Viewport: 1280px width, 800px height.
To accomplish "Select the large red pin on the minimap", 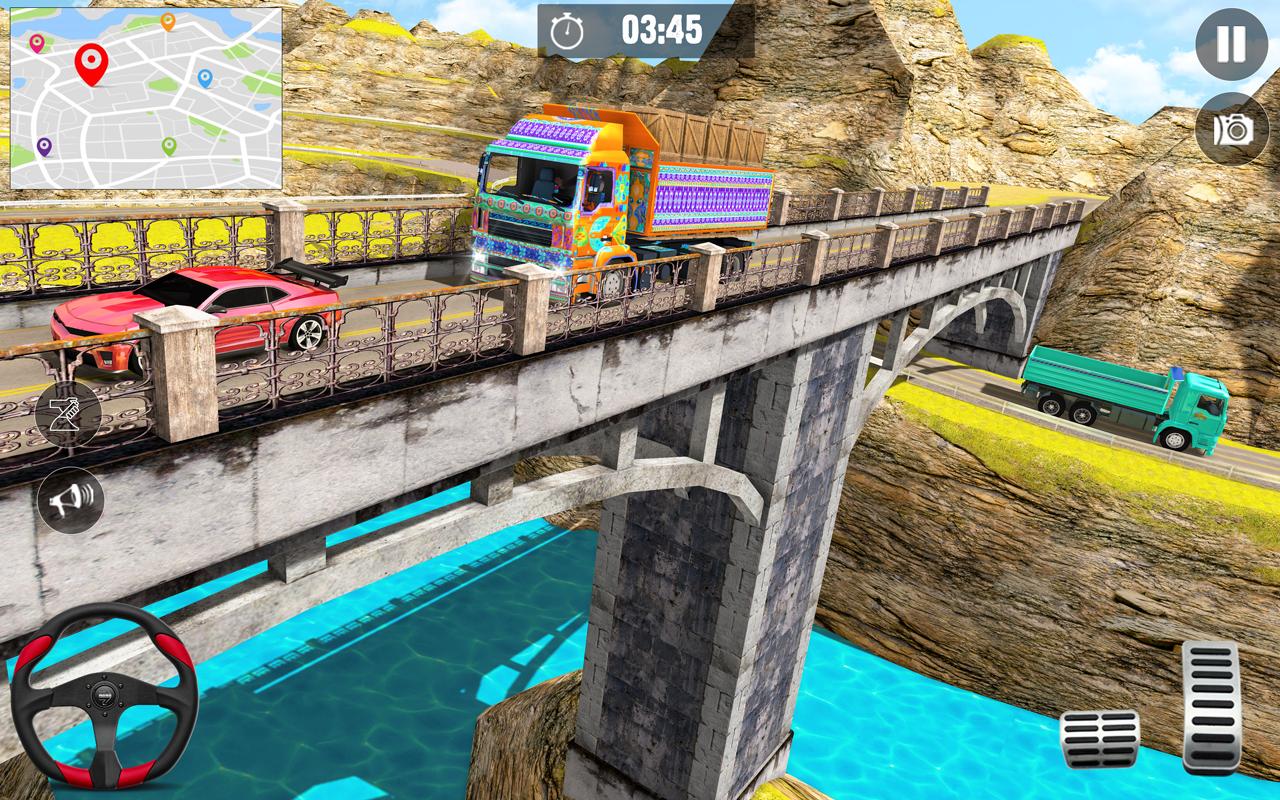I will coord(91,62).
